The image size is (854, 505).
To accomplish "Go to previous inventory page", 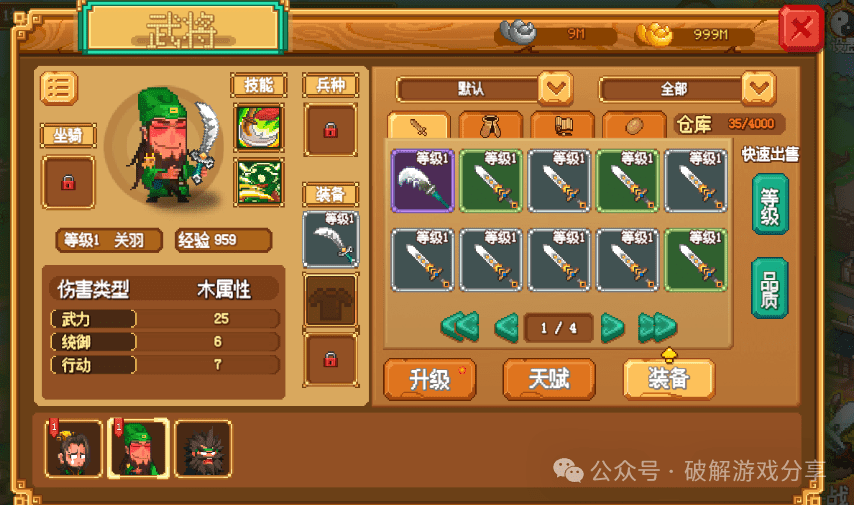I will [507, 327].
